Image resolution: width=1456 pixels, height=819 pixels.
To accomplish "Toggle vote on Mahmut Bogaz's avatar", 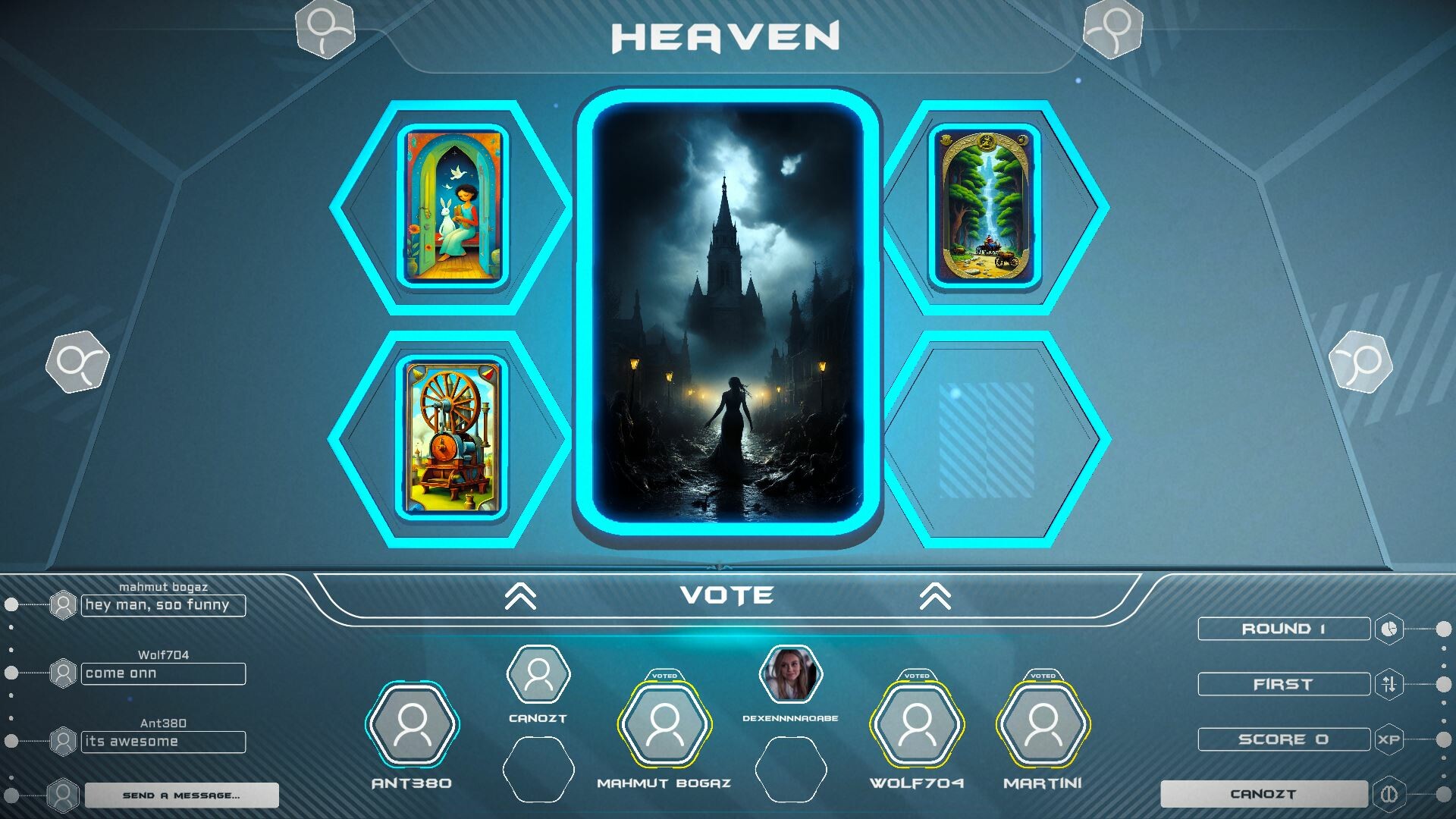I will point(664,725).
